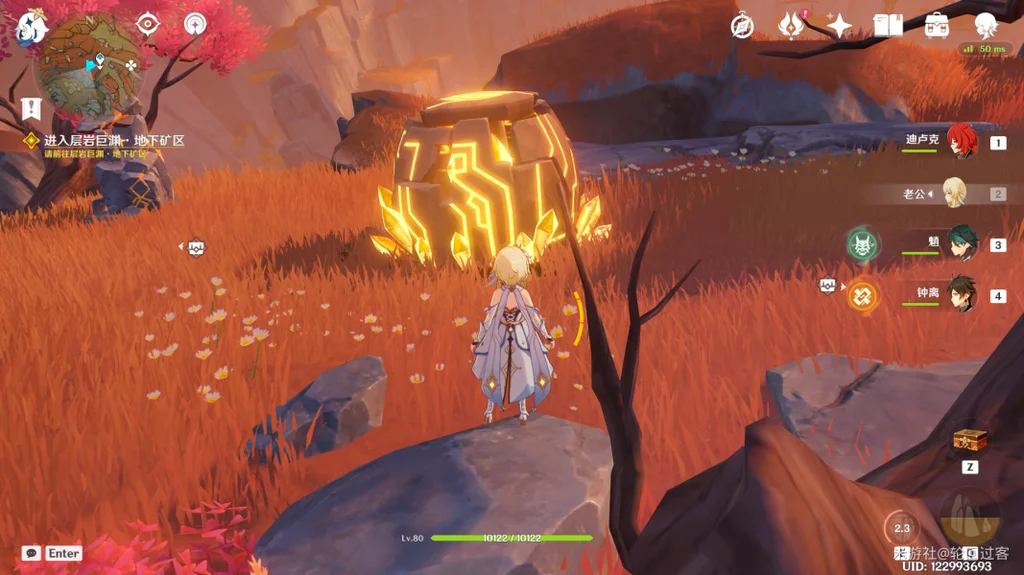Toggle the elemental sight eye icon

tap(148, 24)
